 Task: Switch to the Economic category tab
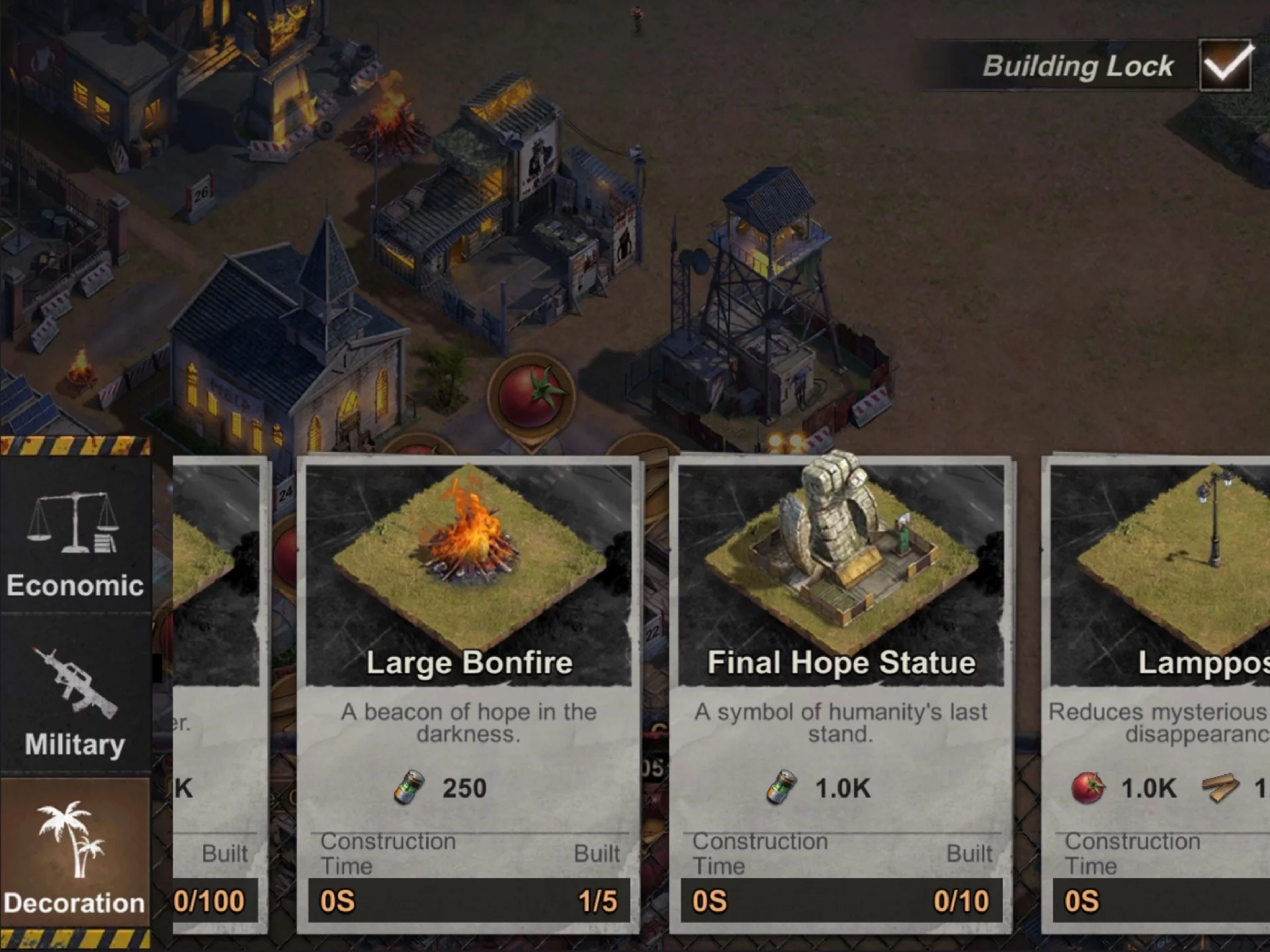coord(75,539)
